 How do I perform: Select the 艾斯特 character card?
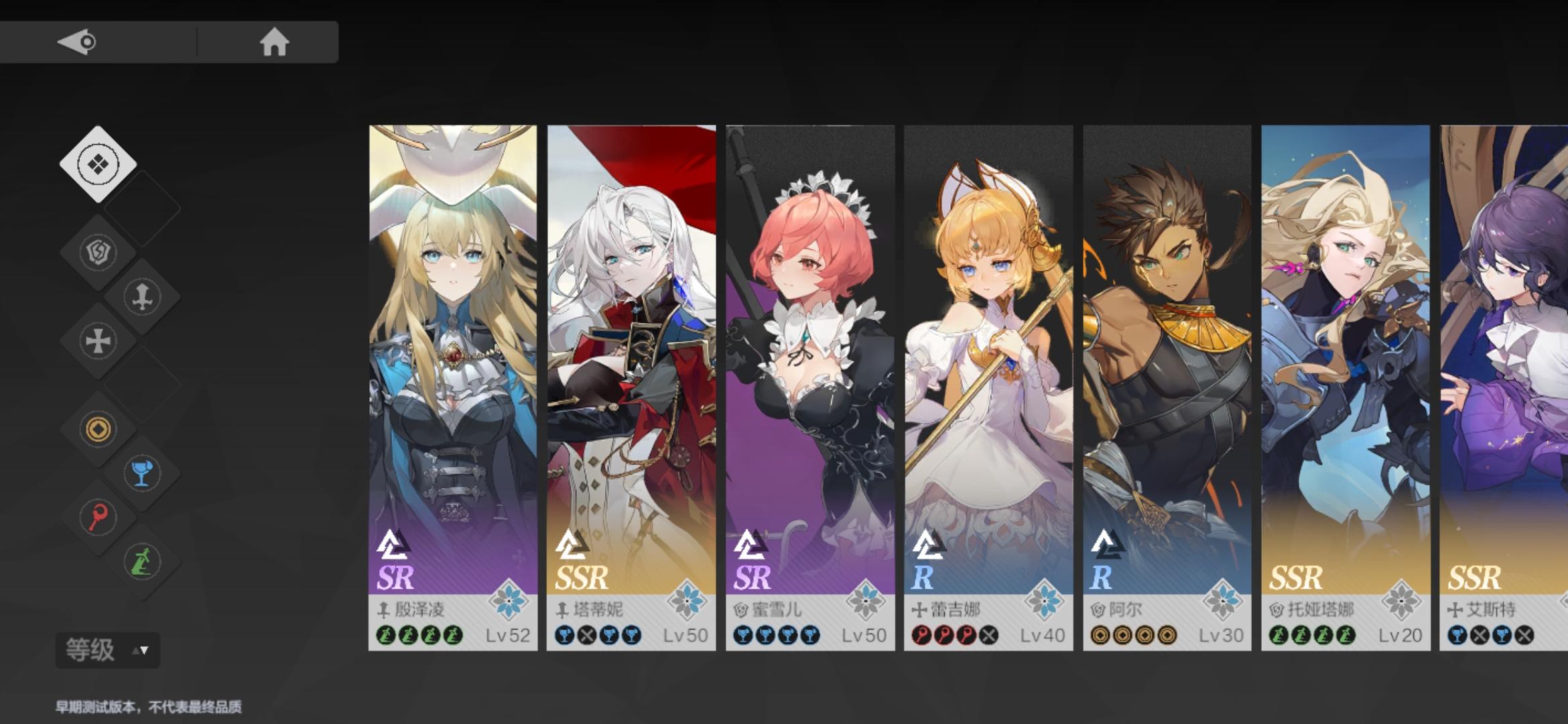(1504, 387)
